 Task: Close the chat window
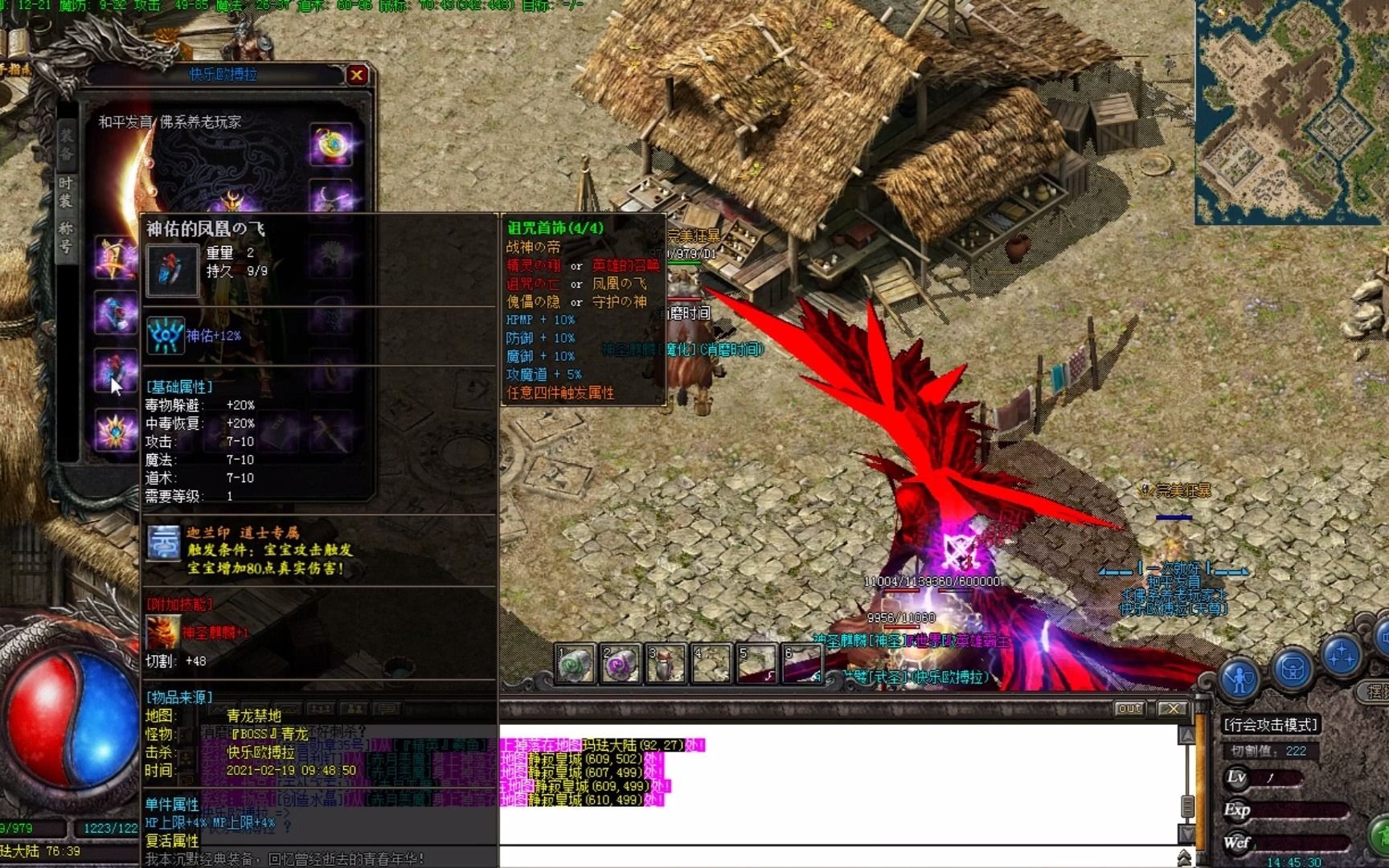1173,708
